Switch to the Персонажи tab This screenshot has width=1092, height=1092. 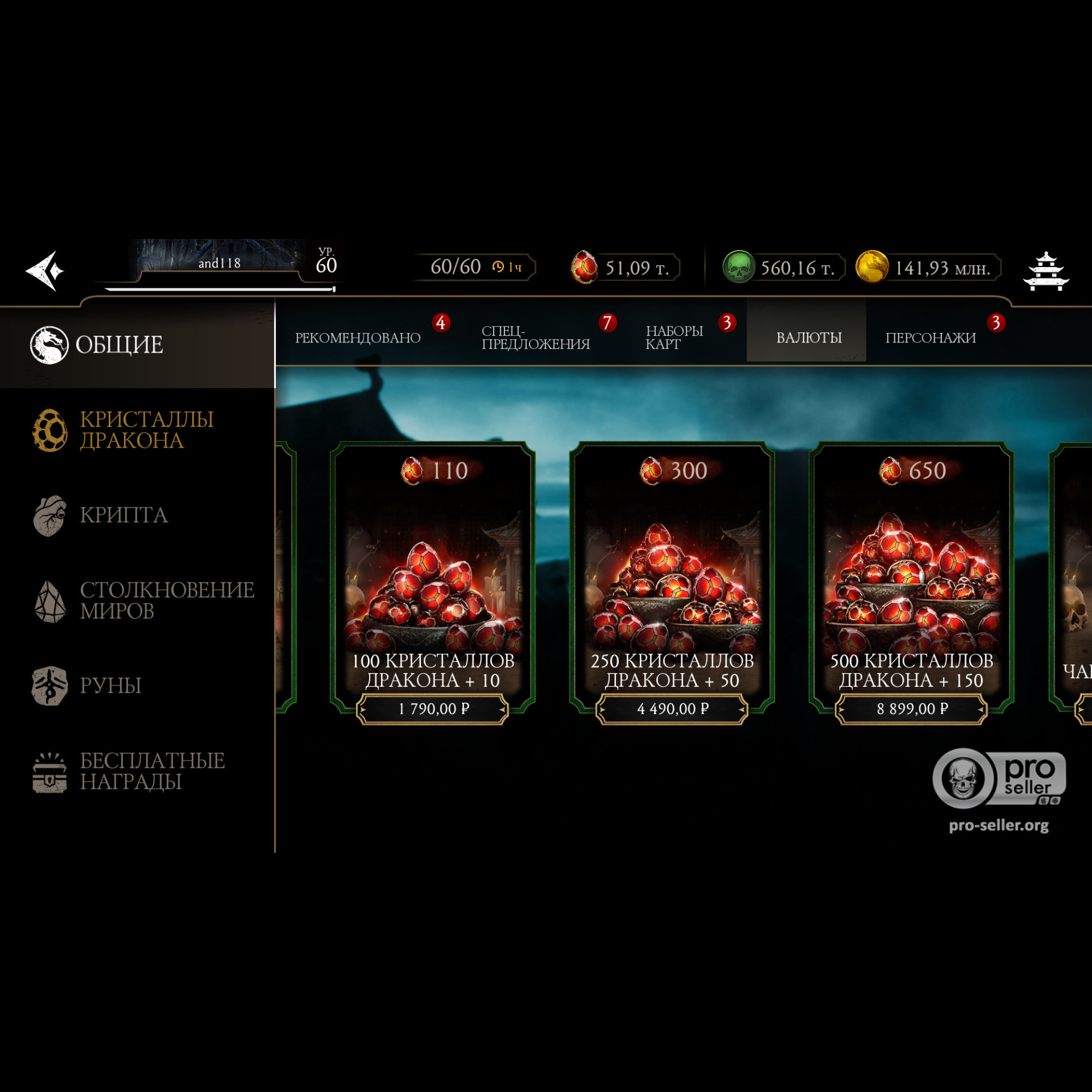tap(930, 337)
